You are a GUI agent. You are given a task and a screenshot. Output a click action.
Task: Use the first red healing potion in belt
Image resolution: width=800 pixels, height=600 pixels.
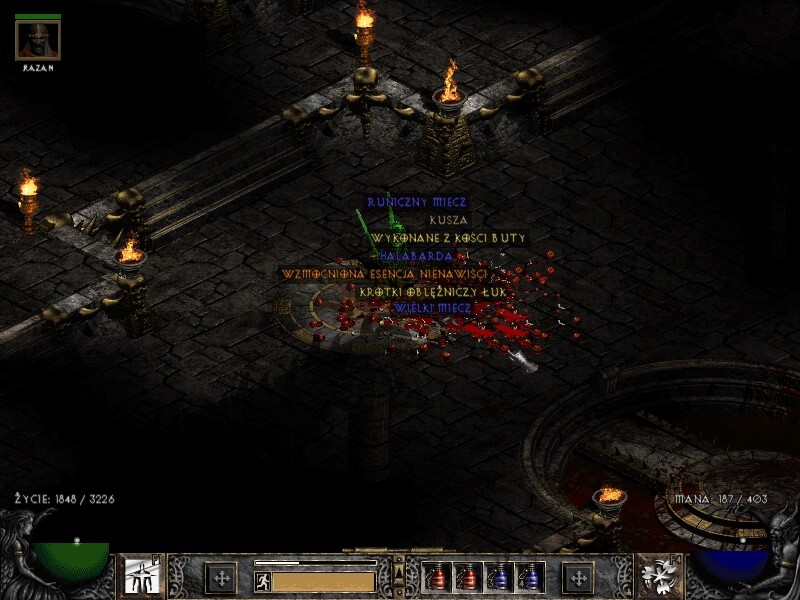(x=438, y=578)
